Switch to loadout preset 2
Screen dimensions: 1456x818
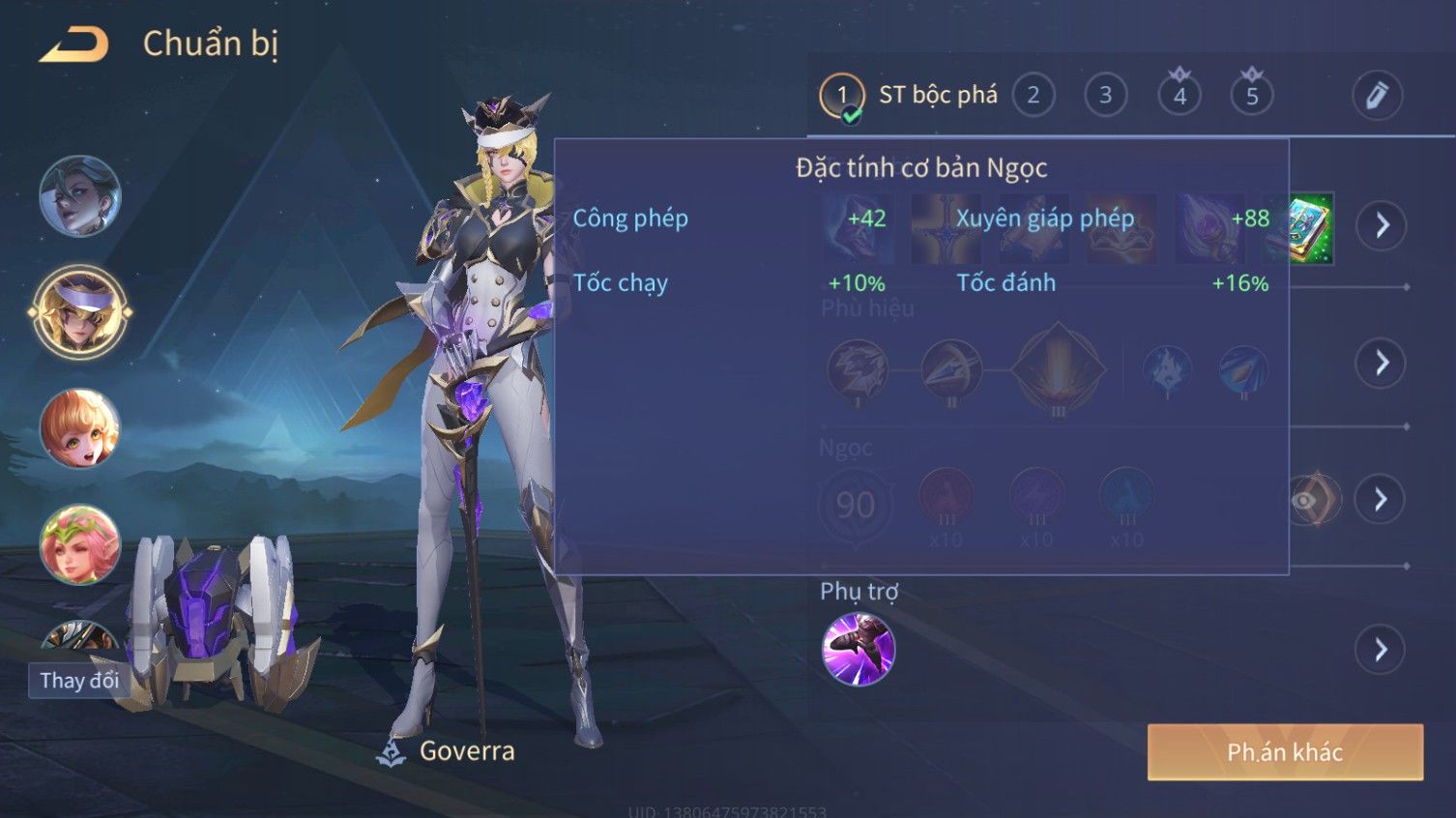click(1033, 96)
